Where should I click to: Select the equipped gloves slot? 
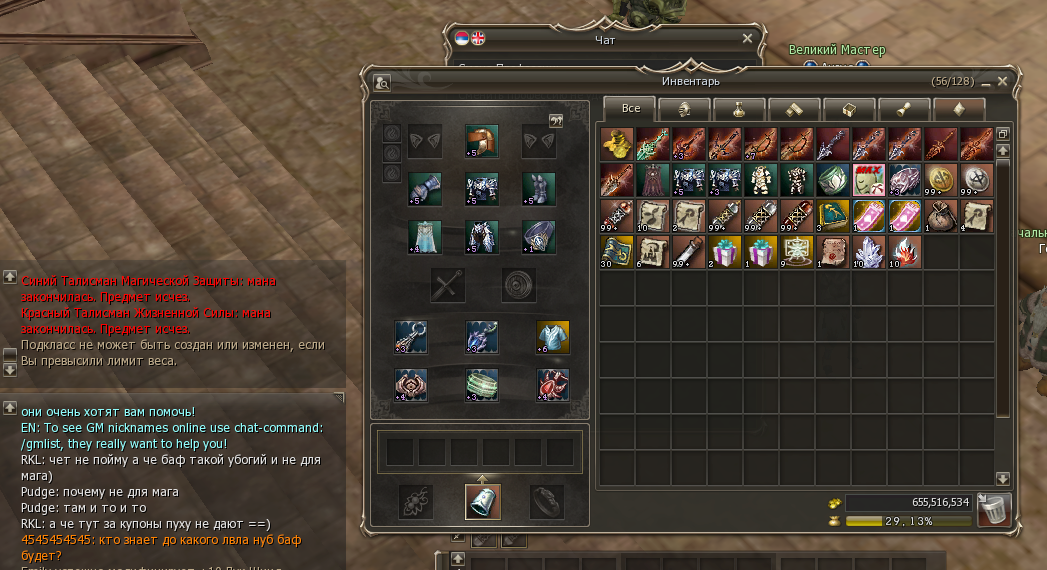(x=425, y=189)
